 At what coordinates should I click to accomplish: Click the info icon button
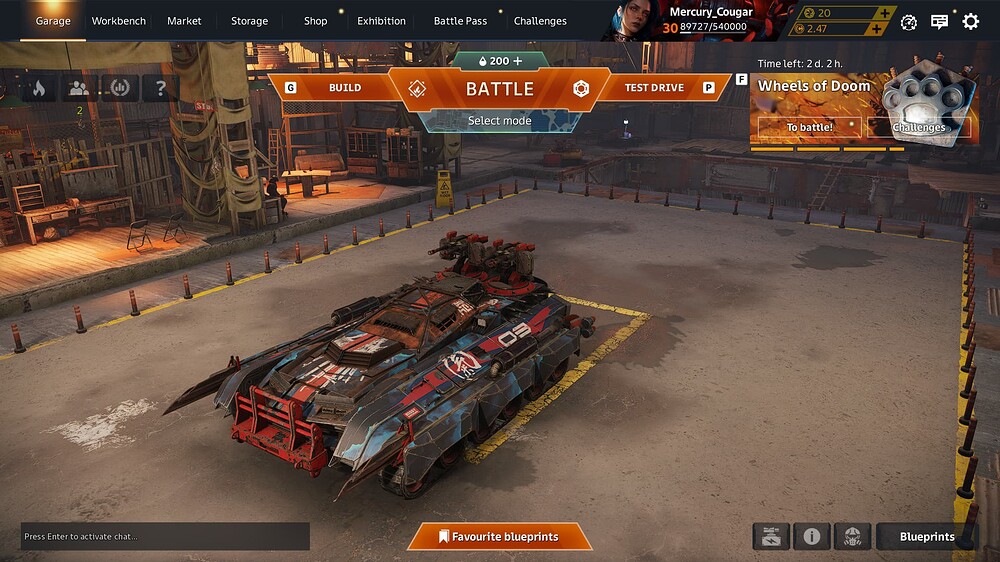811,537
